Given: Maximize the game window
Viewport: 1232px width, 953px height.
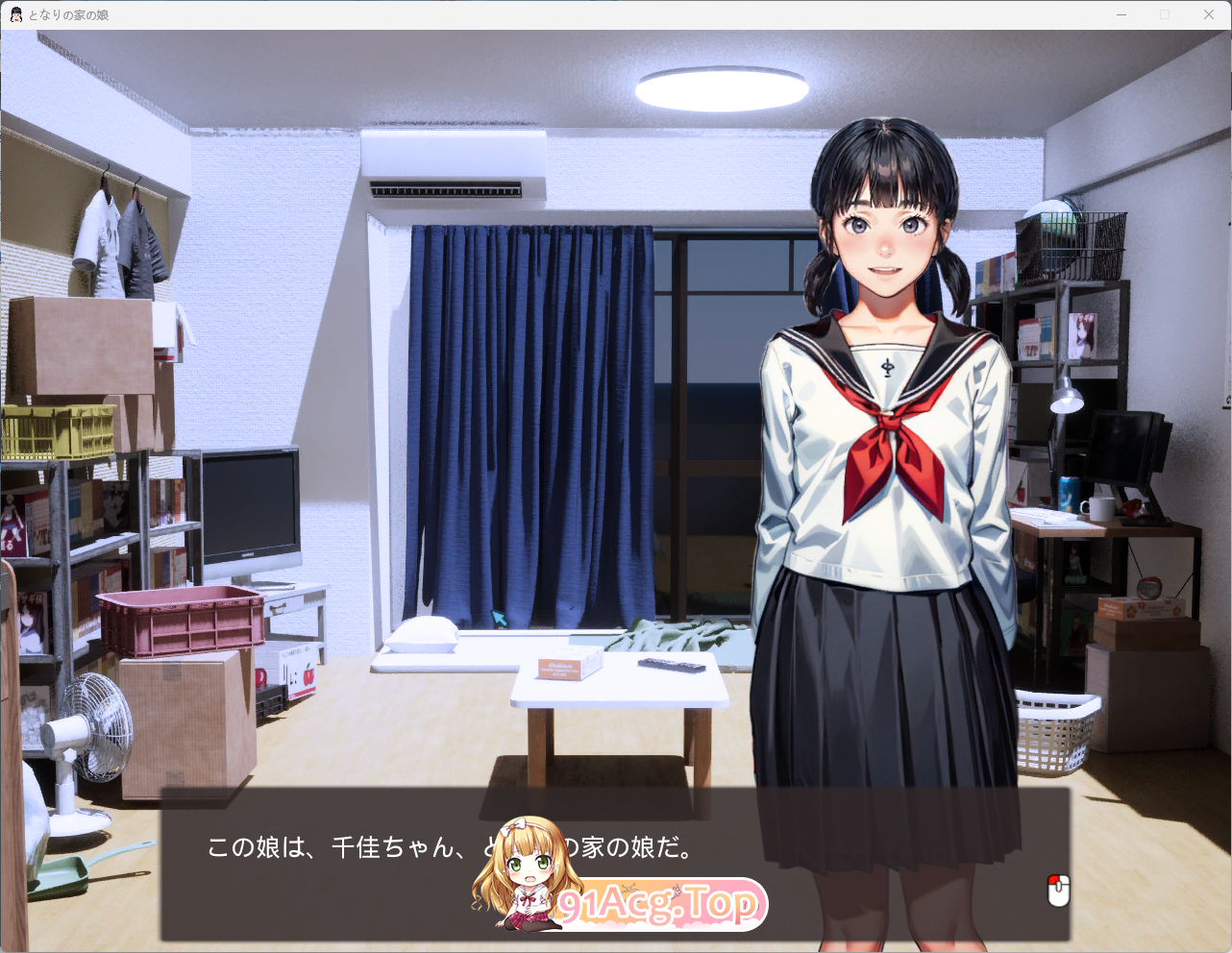Looking at the screenshot, I should [x=1166, y=14].
